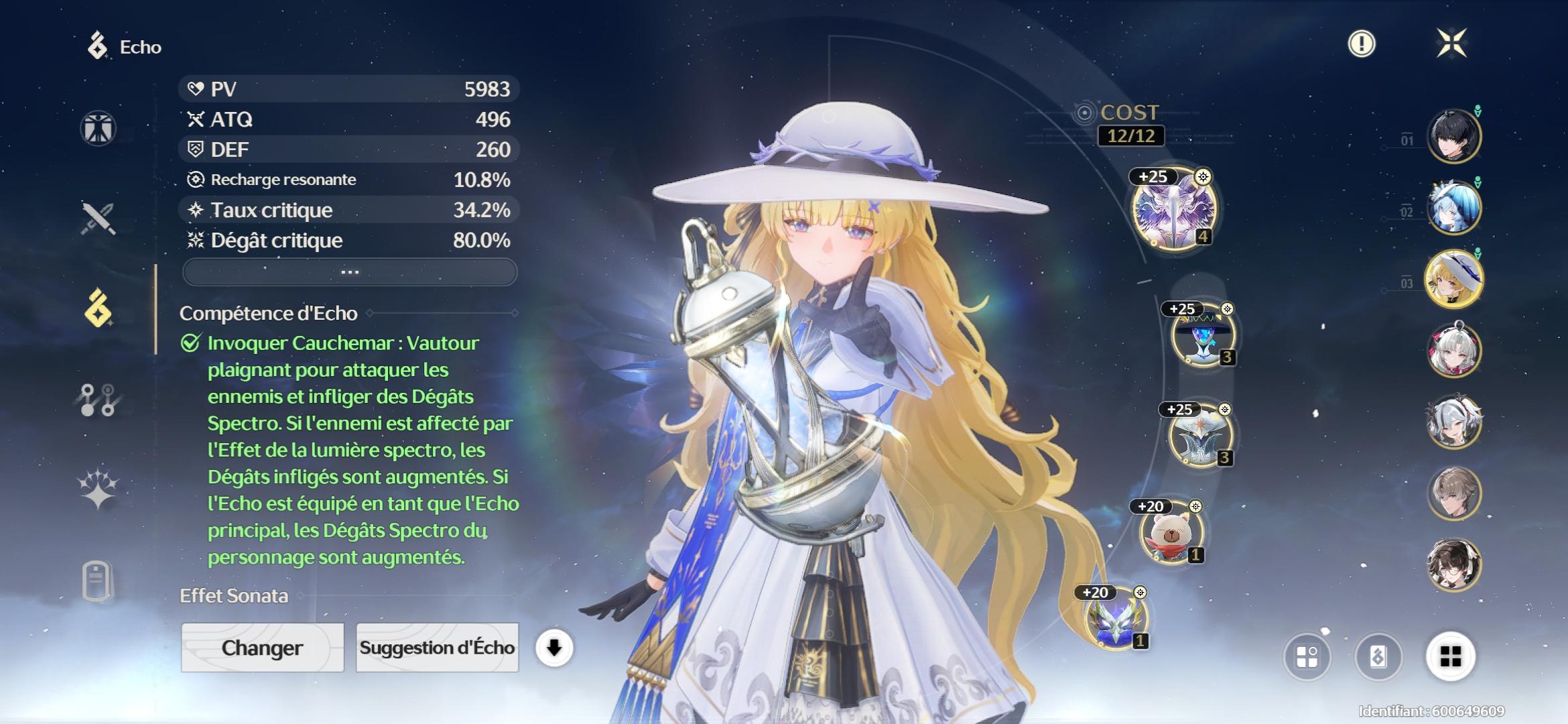Choose the brown-haired male character portrait
The height and width of the screenshot is (724, 1568).
tap(1453, 493)
